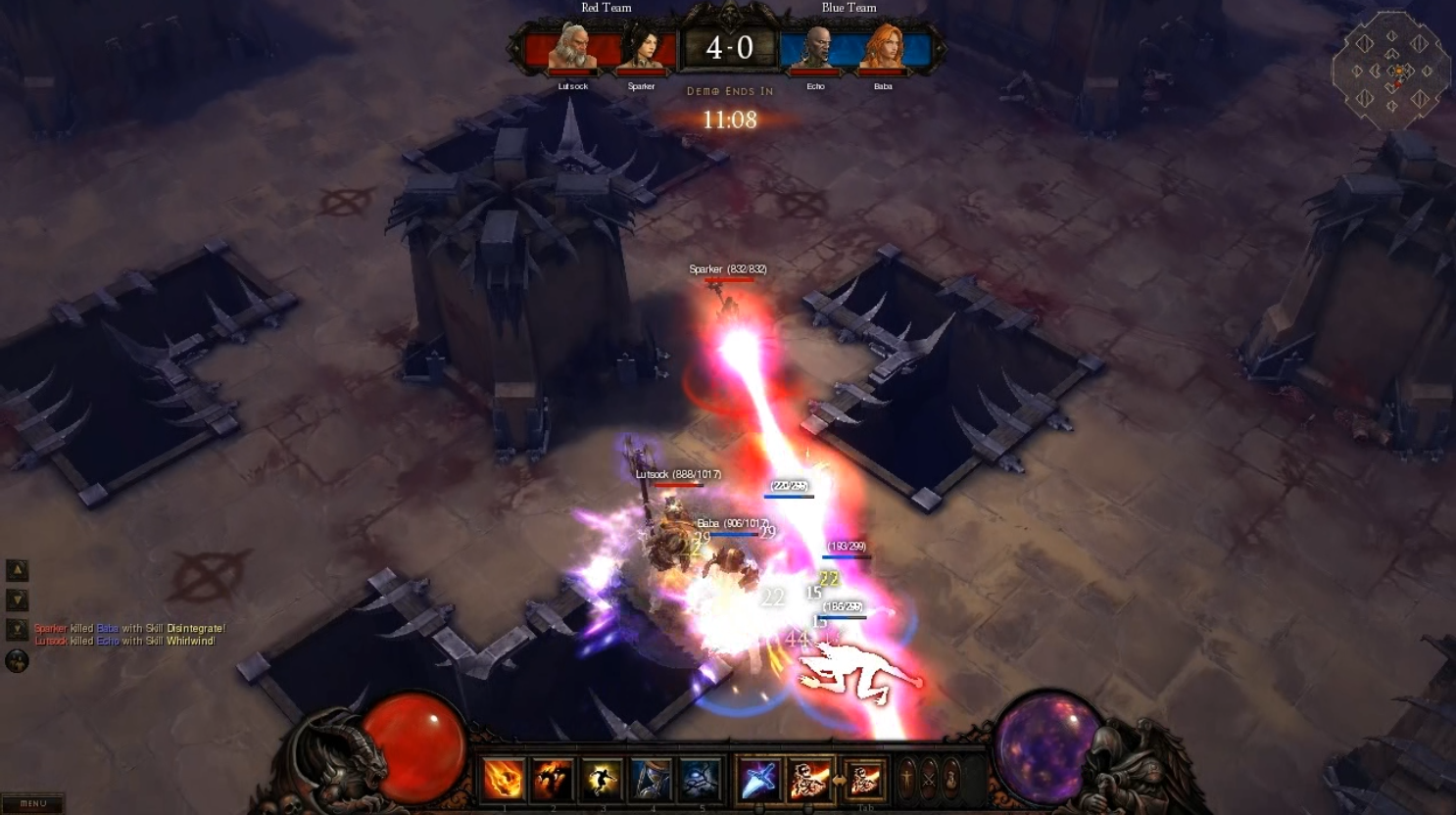Select the hourglass skill in slot 4

coord(651,780)
